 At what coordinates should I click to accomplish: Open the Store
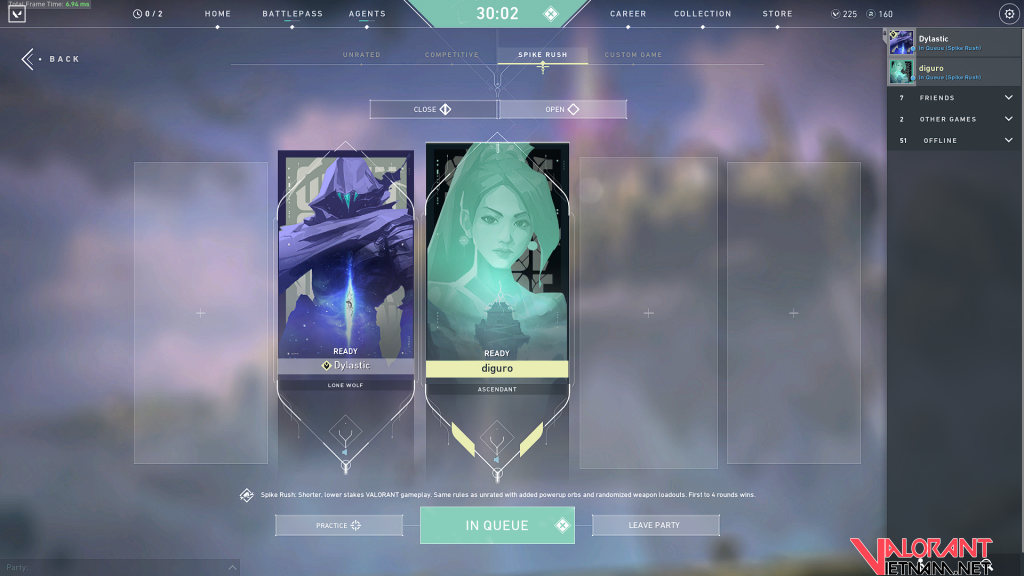coord(777,14)
